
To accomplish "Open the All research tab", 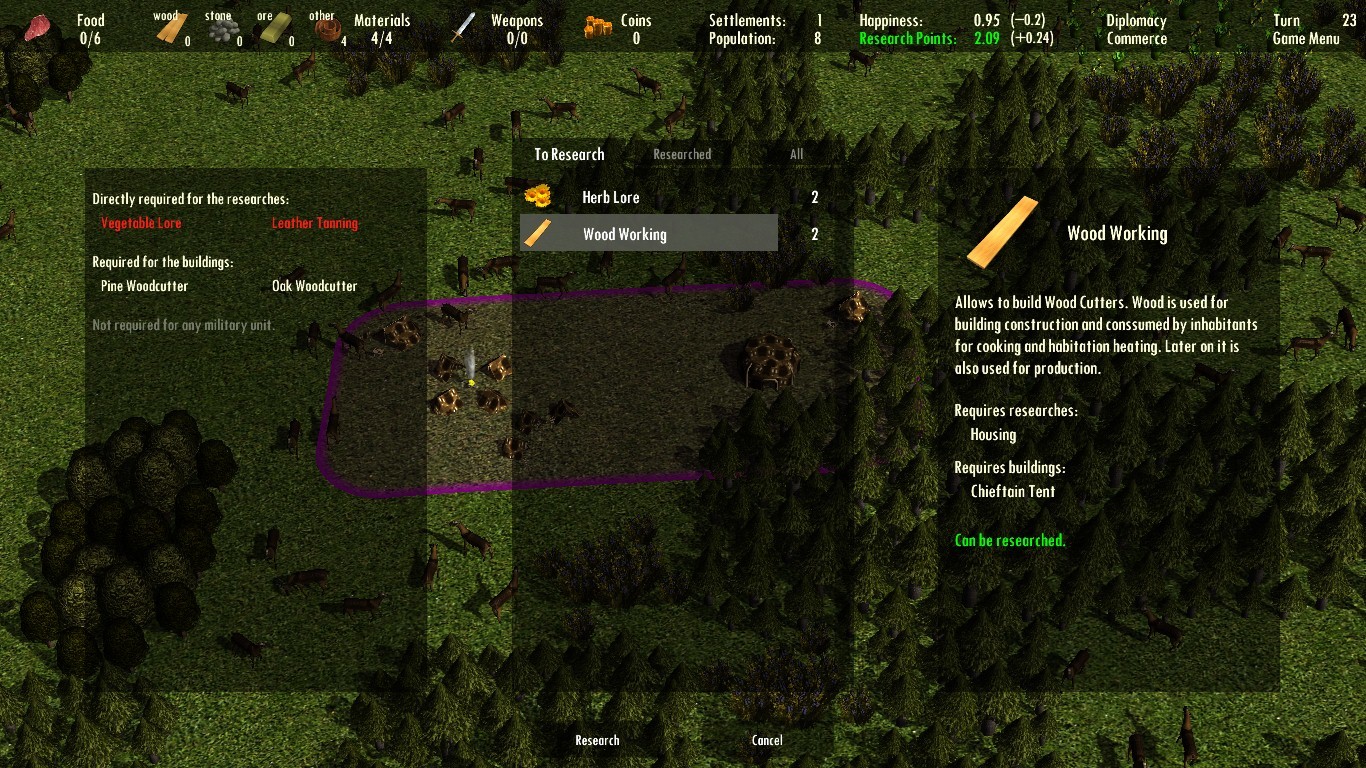I will coord(796,154).
